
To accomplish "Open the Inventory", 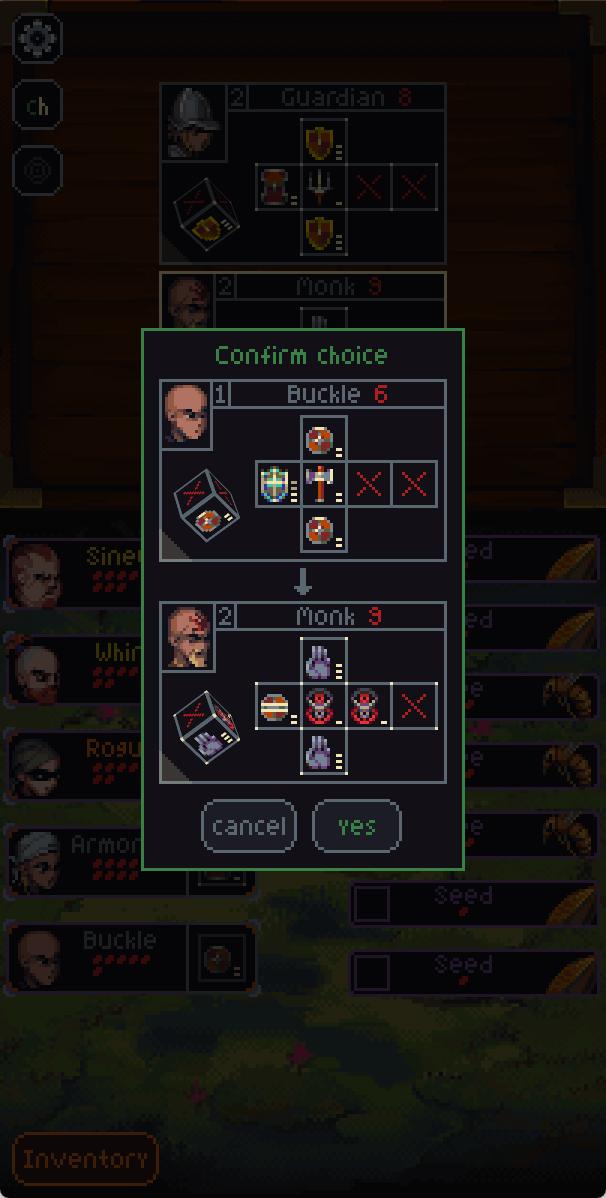I will point(85,1159).
